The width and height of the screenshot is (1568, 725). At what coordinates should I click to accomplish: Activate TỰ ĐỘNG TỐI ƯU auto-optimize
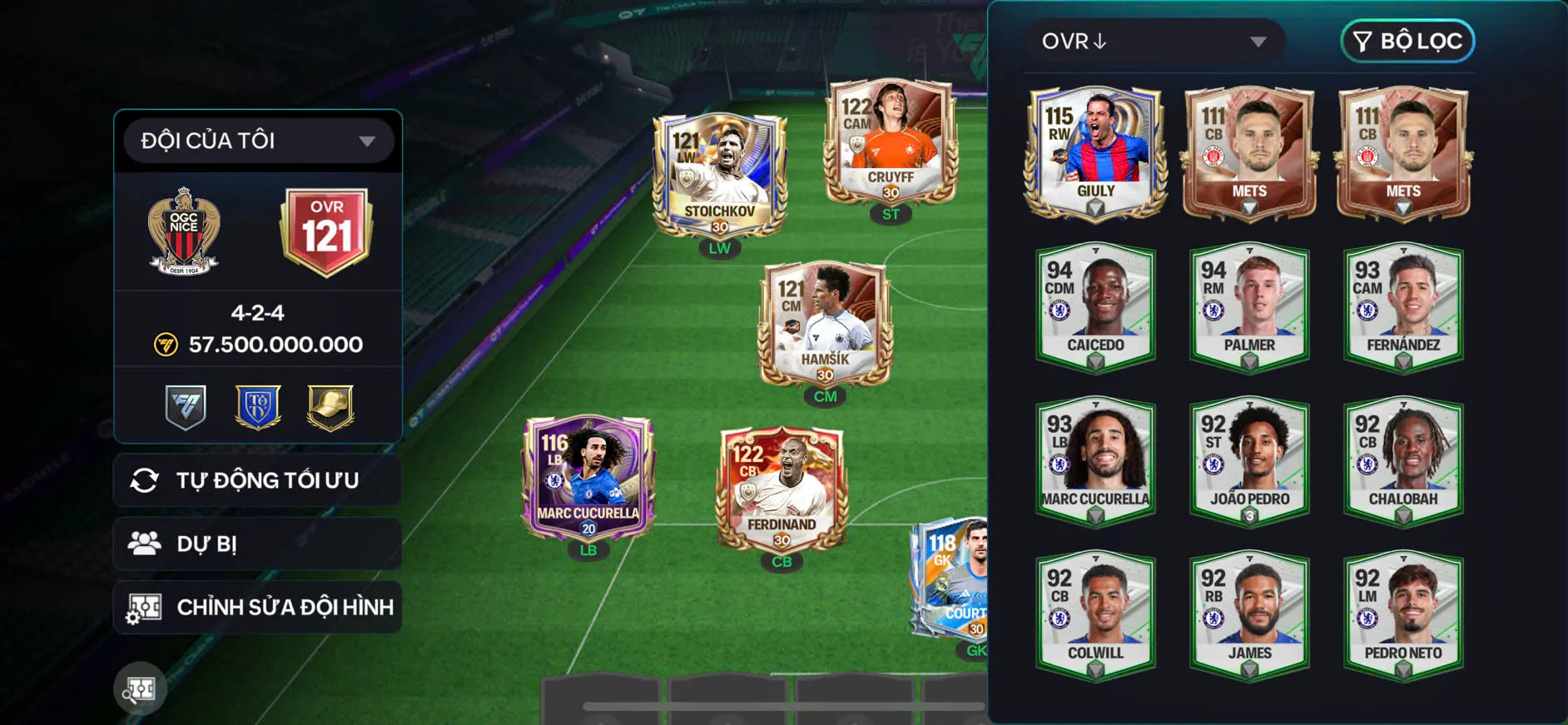[x=258, y=480]
